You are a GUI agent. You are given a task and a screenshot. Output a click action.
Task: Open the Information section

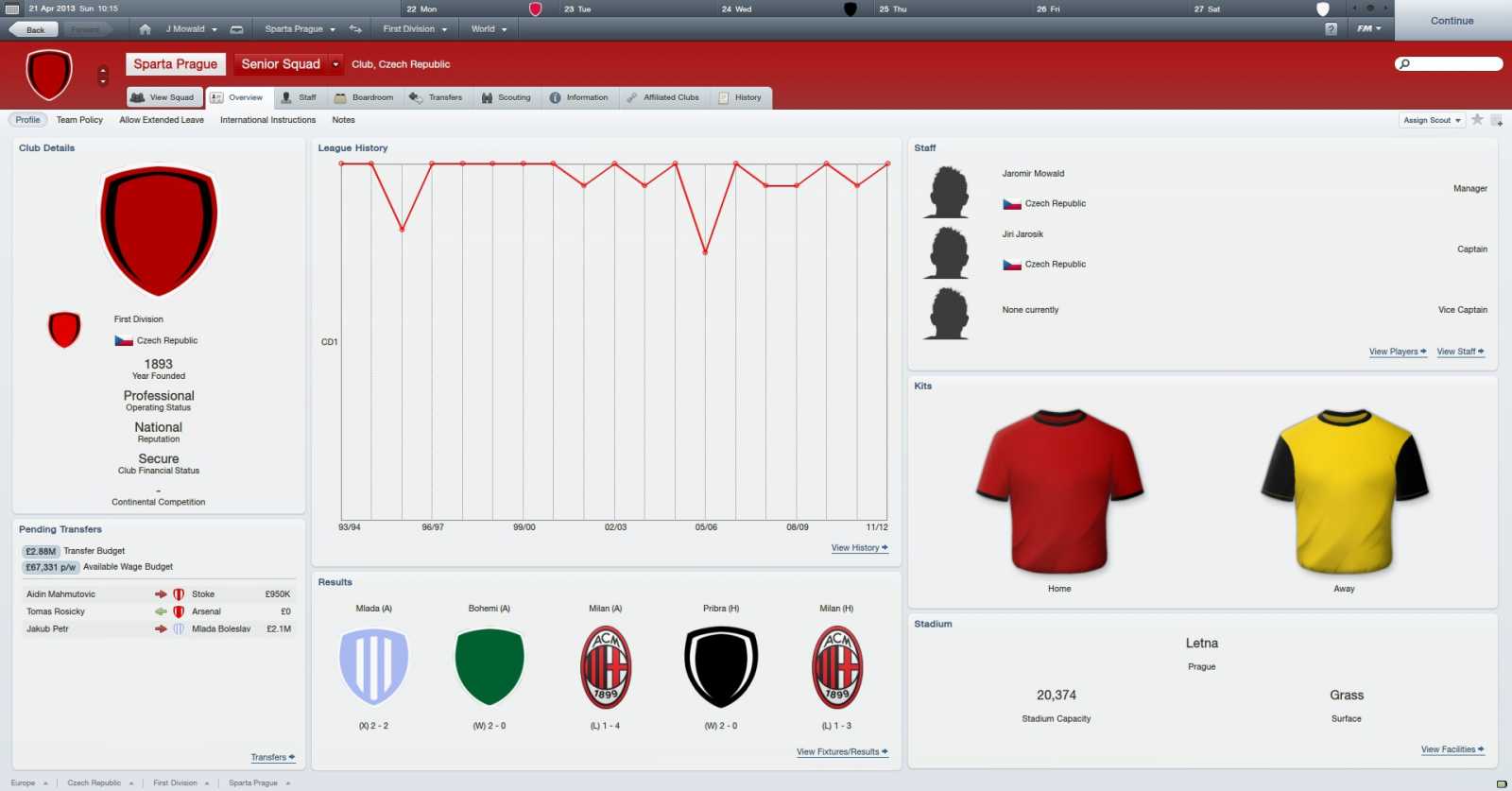pos(580,96)
